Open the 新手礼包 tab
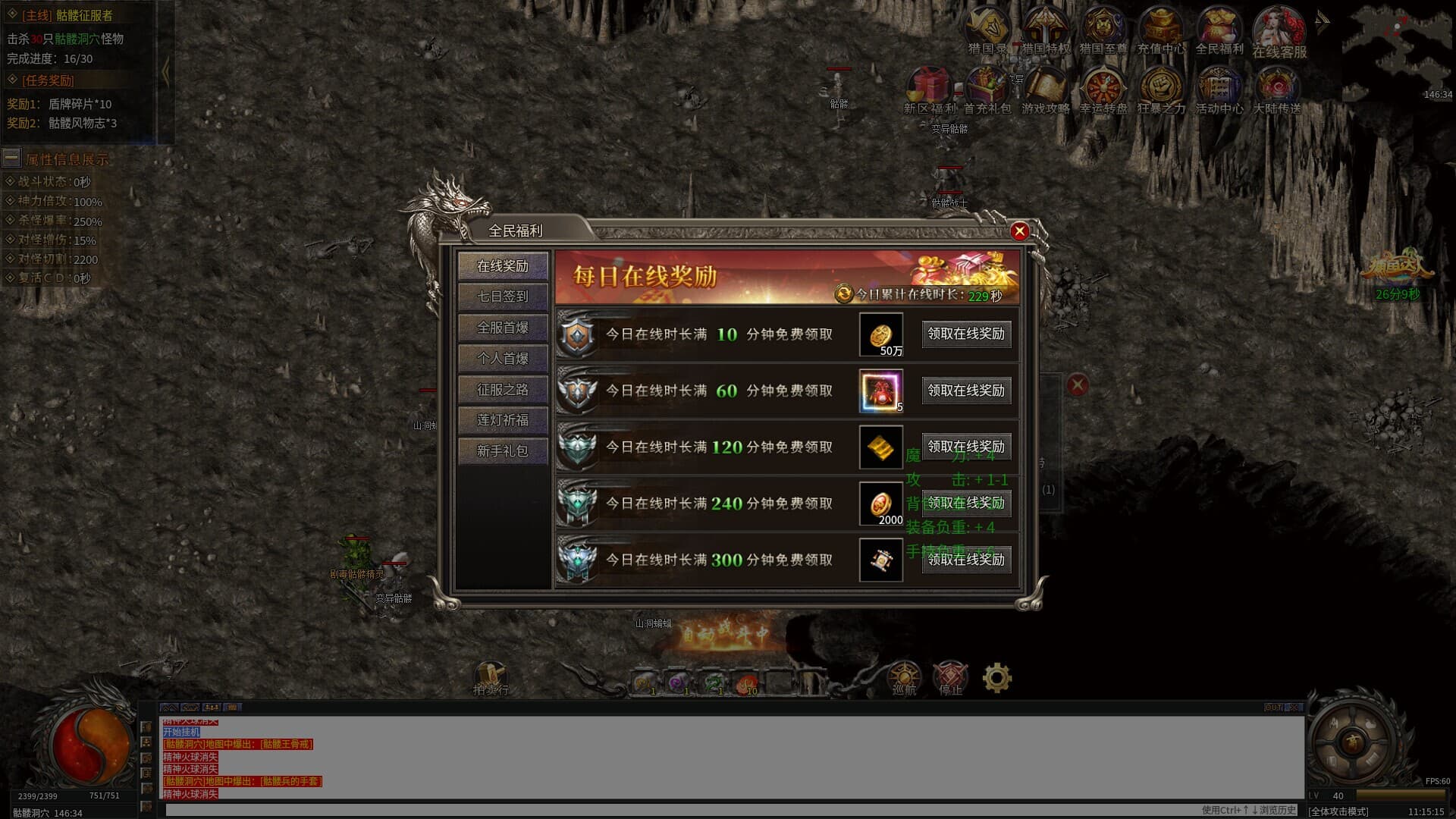Viewport: 1456px width, 819px height. (502, 451)
